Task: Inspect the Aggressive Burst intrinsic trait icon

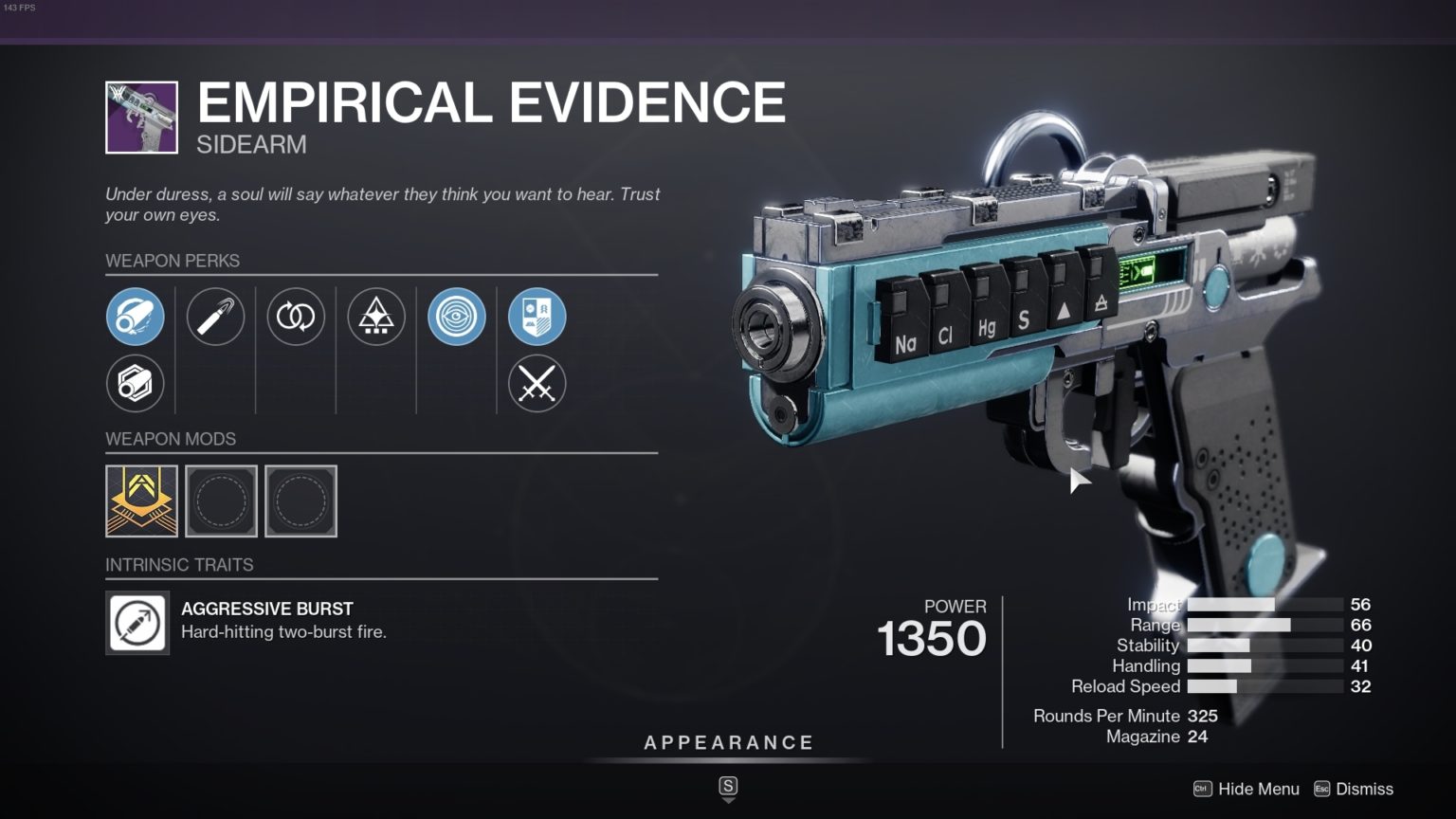Action: point(137,622)
